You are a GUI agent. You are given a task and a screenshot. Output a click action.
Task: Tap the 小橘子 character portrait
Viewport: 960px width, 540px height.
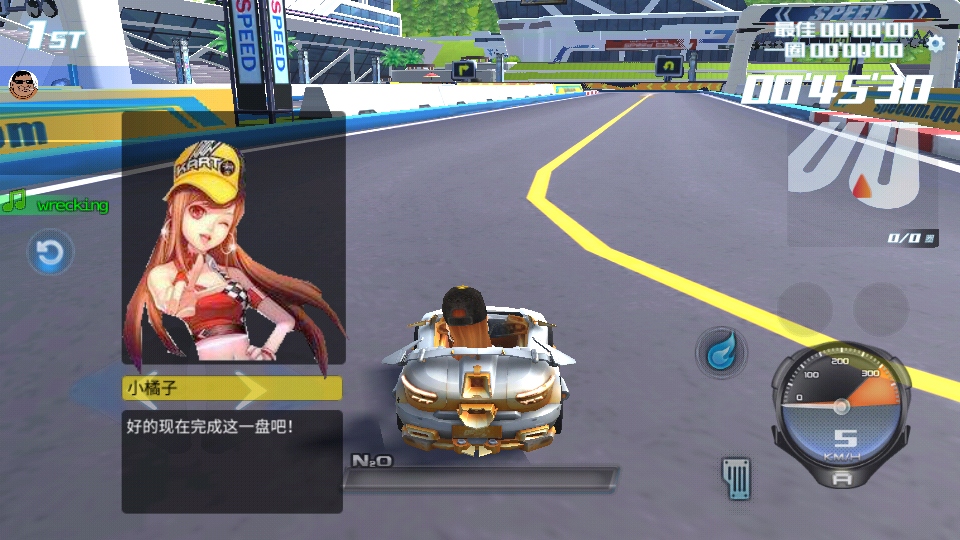[233, 240]
